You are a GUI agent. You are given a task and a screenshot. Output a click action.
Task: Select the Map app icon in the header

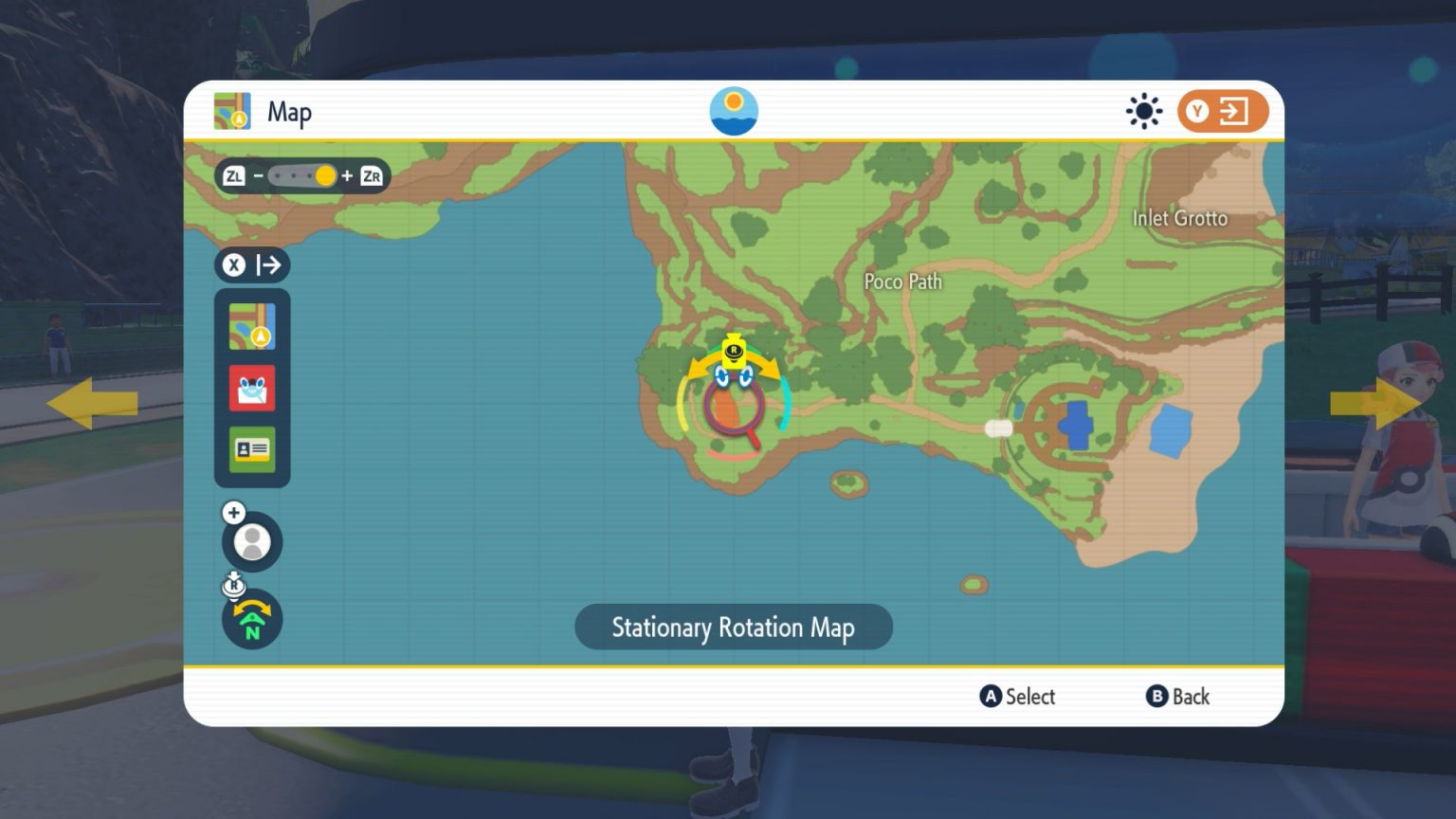[x=233, y=111]
